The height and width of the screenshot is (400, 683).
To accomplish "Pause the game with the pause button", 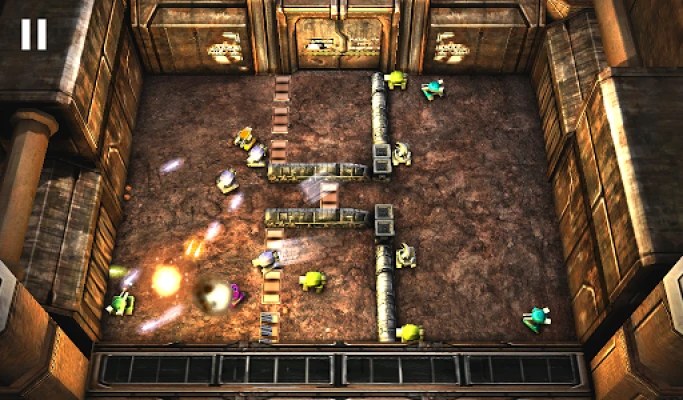I will click(x=34, y=34).
